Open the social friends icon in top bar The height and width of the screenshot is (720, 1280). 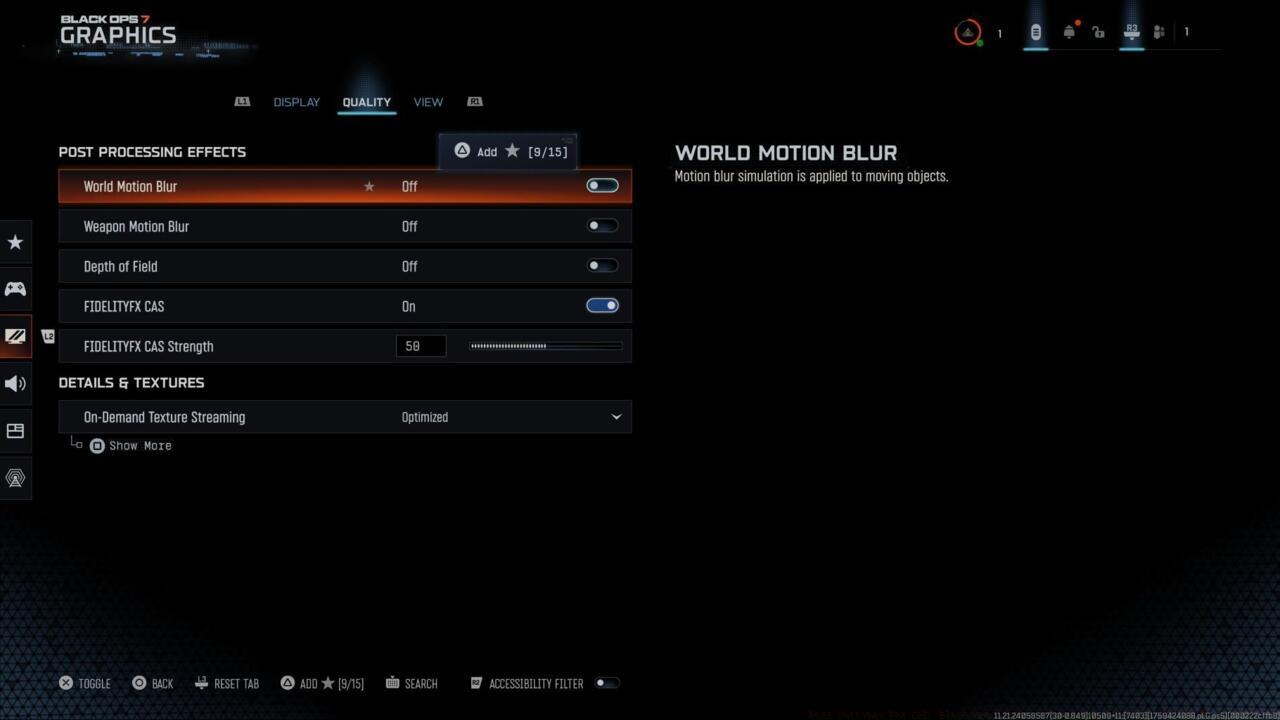(1158, 32)
